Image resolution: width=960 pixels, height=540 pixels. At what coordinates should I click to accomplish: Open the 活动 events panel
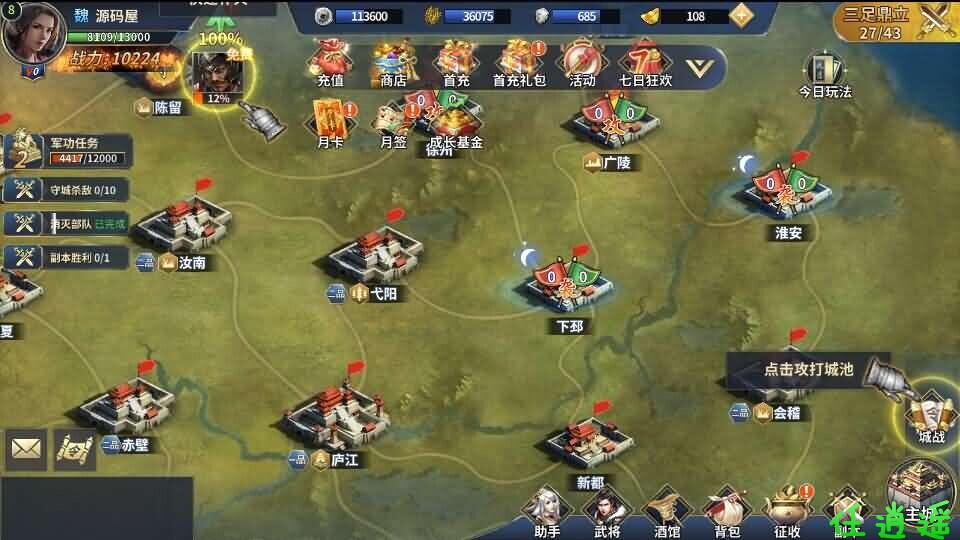[581, 62]
